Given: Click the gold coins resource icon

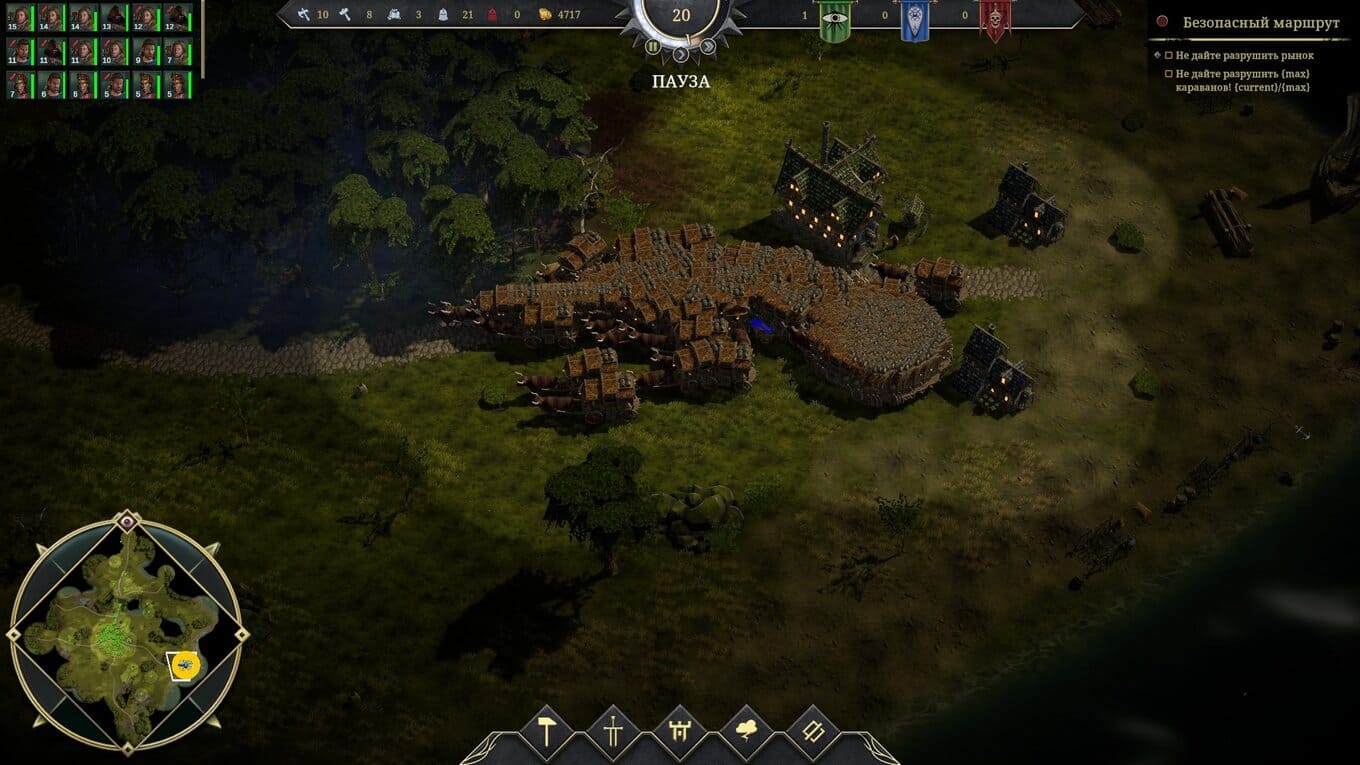Looking at the screenshot, I should (x=545, y=15).
